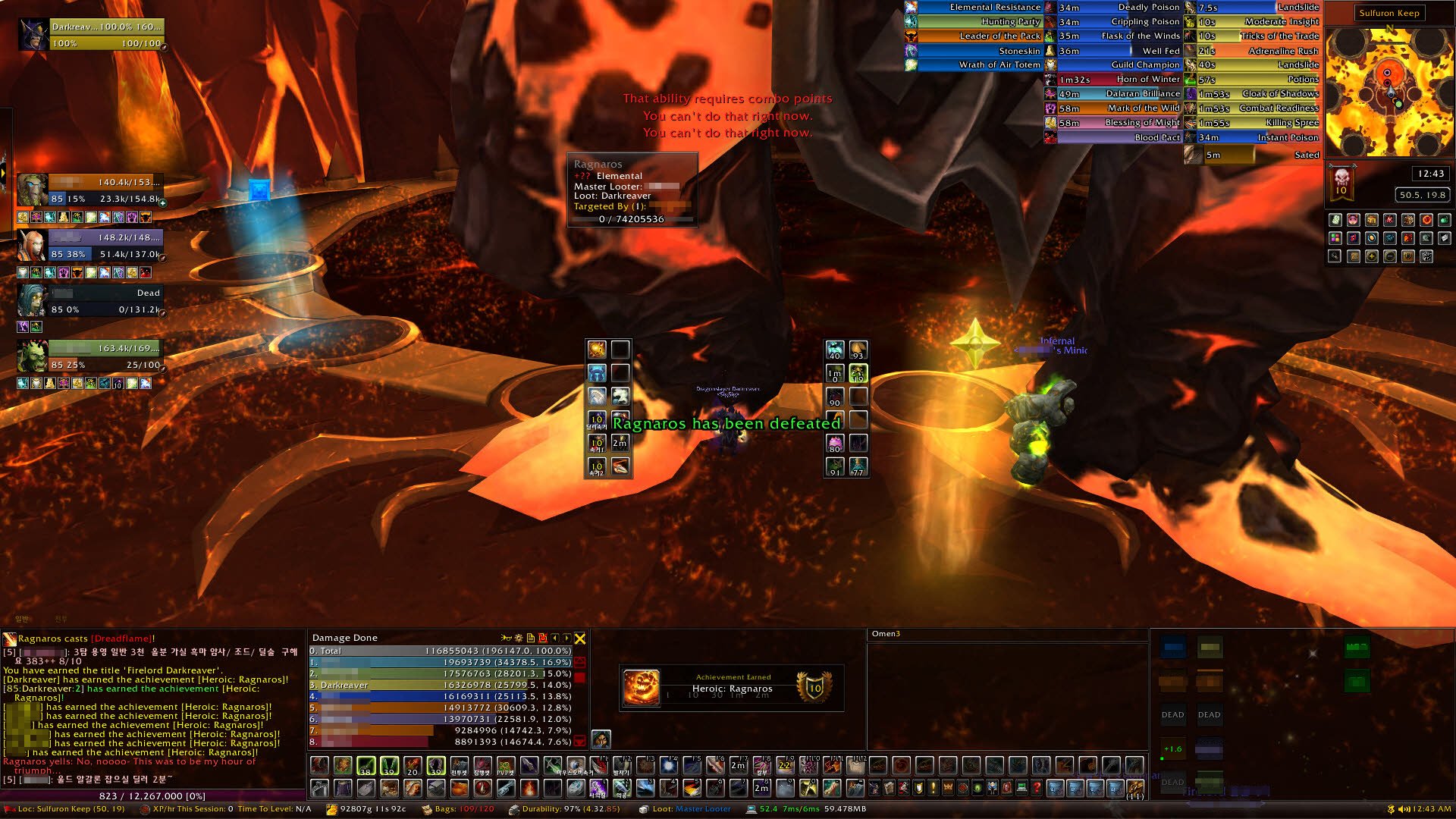The height and width of the screenshot is (819, 1456).
Task: Target the dead party member's frame
Action: click(91, 300)
